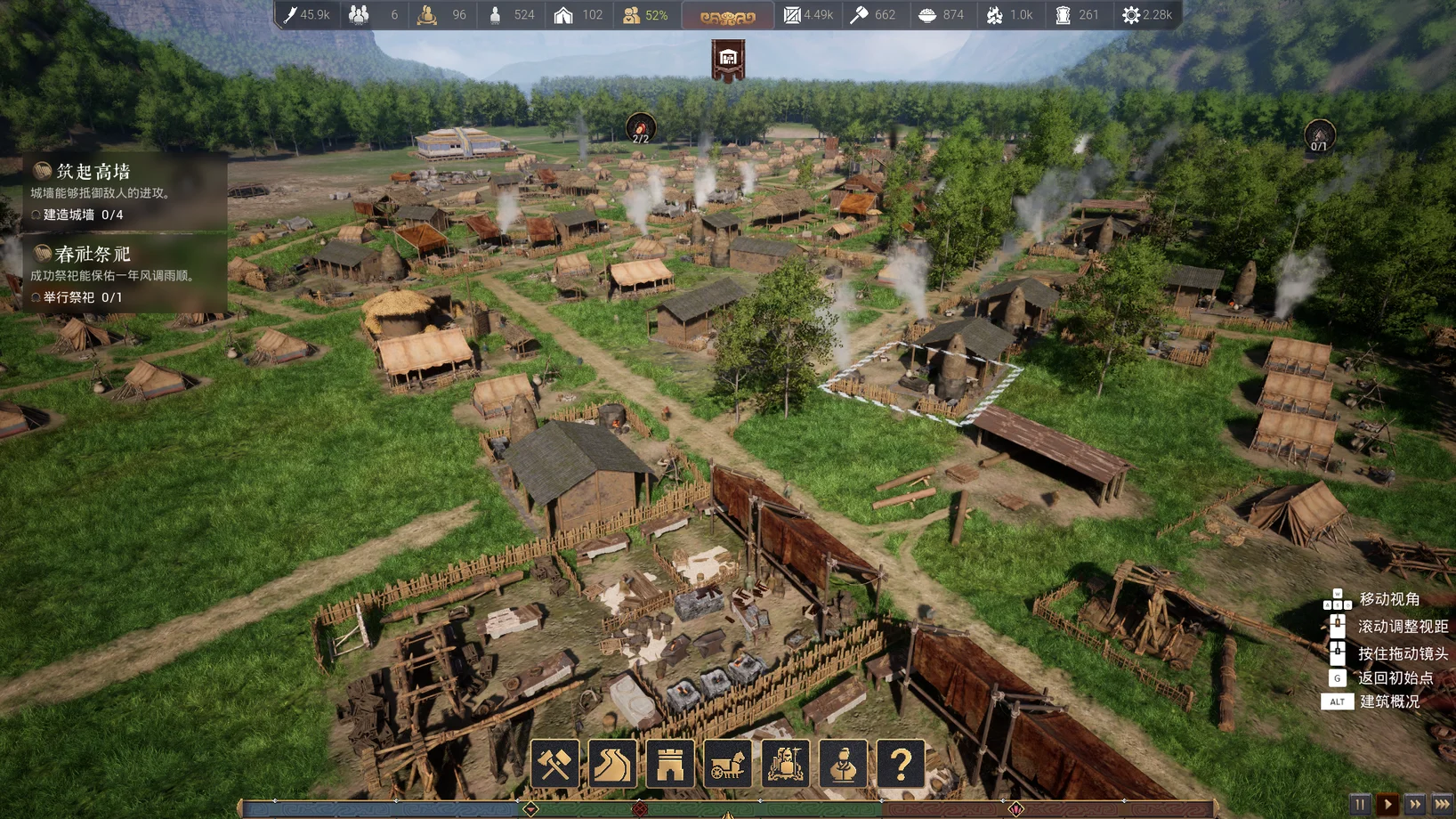Open the hammer and axe build menu
The image size is (1456, 819).
554,764
